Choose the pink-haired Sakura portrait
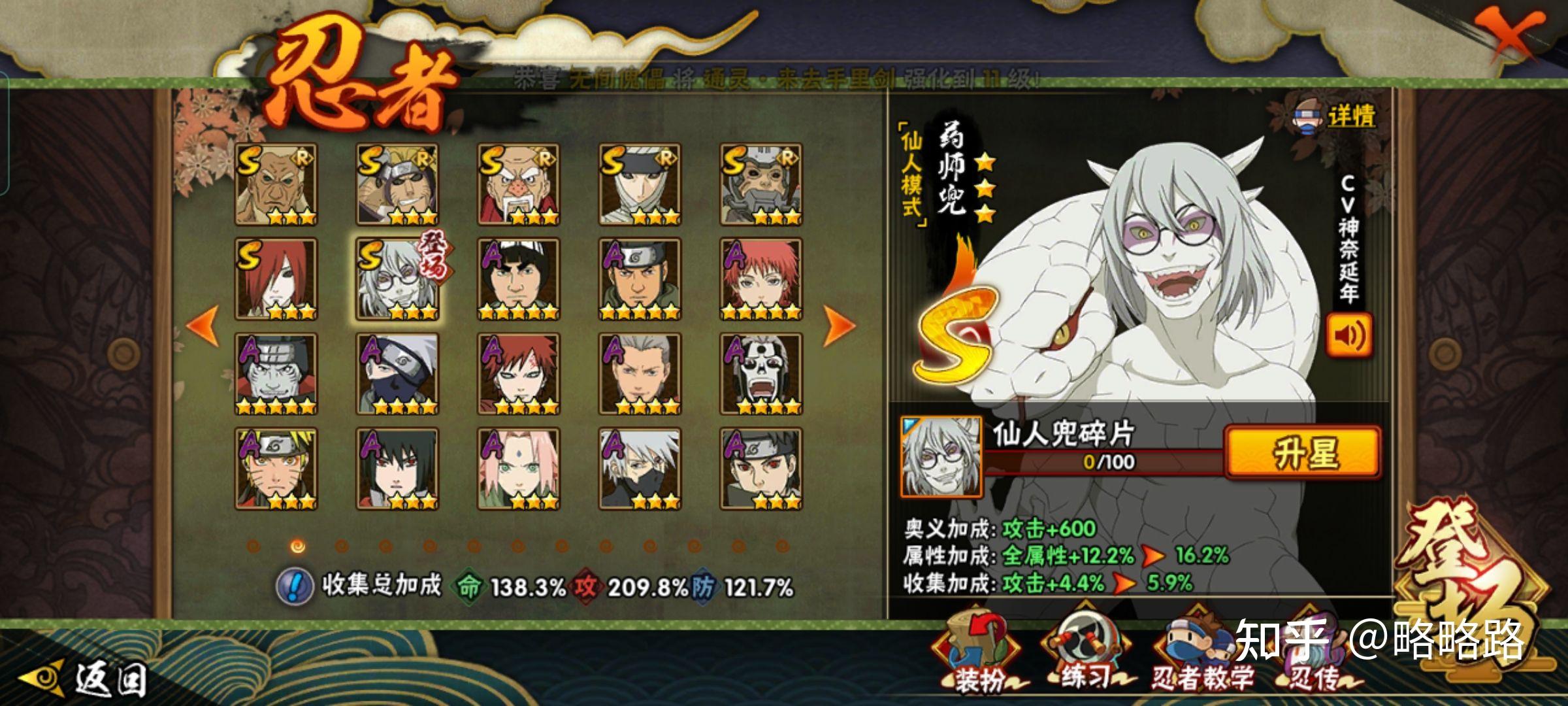Screen dimensions: 1568x706 click(x=518, y=469)
